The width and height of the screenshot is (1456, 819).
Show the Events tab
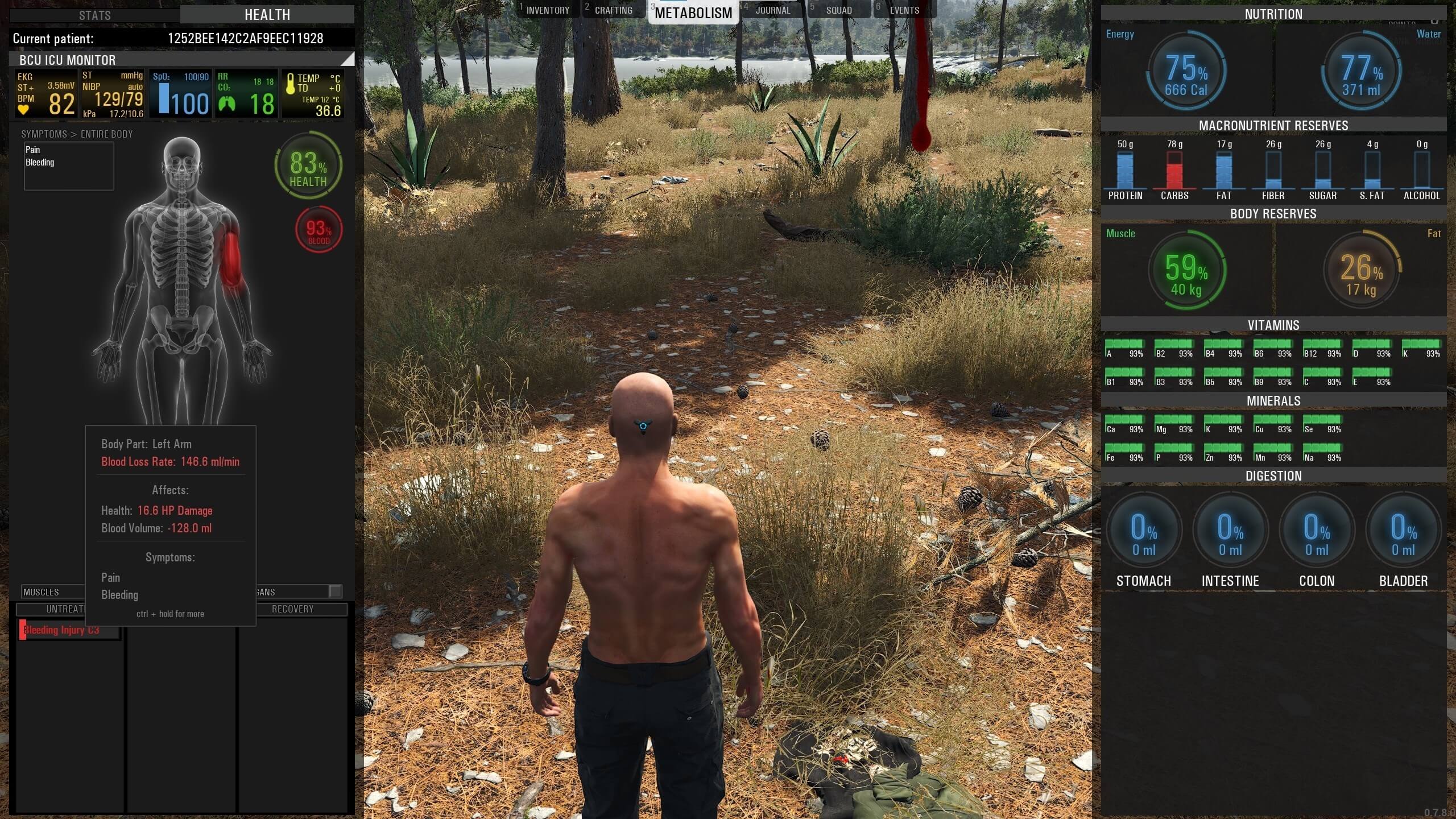[x=904, y=10]
